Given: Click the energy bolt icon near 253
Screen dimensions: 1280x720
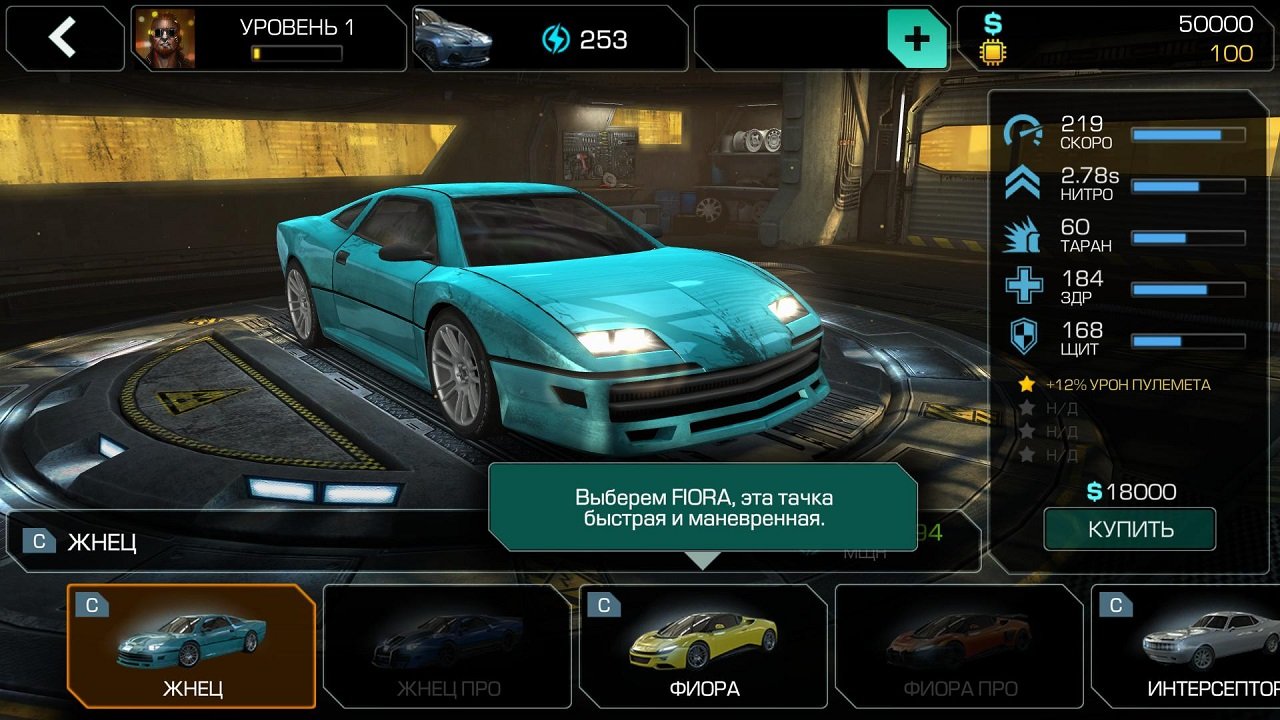Looking at the screenshot, I should pyautogui.click(x=556, y=40).
